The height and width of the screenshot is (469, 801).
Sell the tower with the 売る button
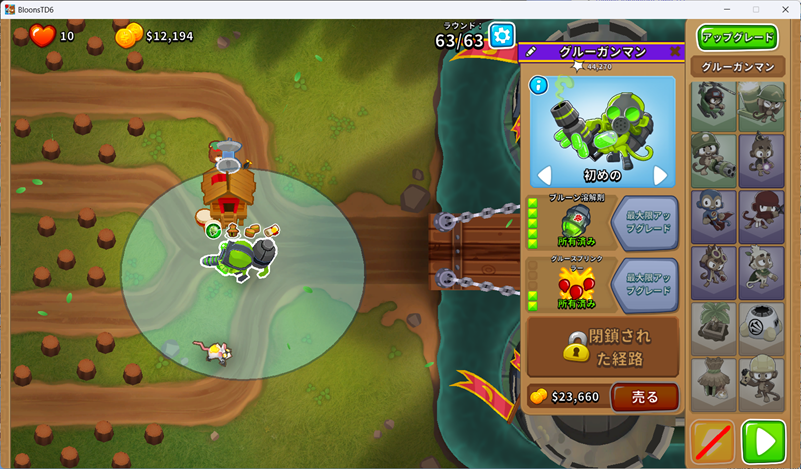(645, 397)
